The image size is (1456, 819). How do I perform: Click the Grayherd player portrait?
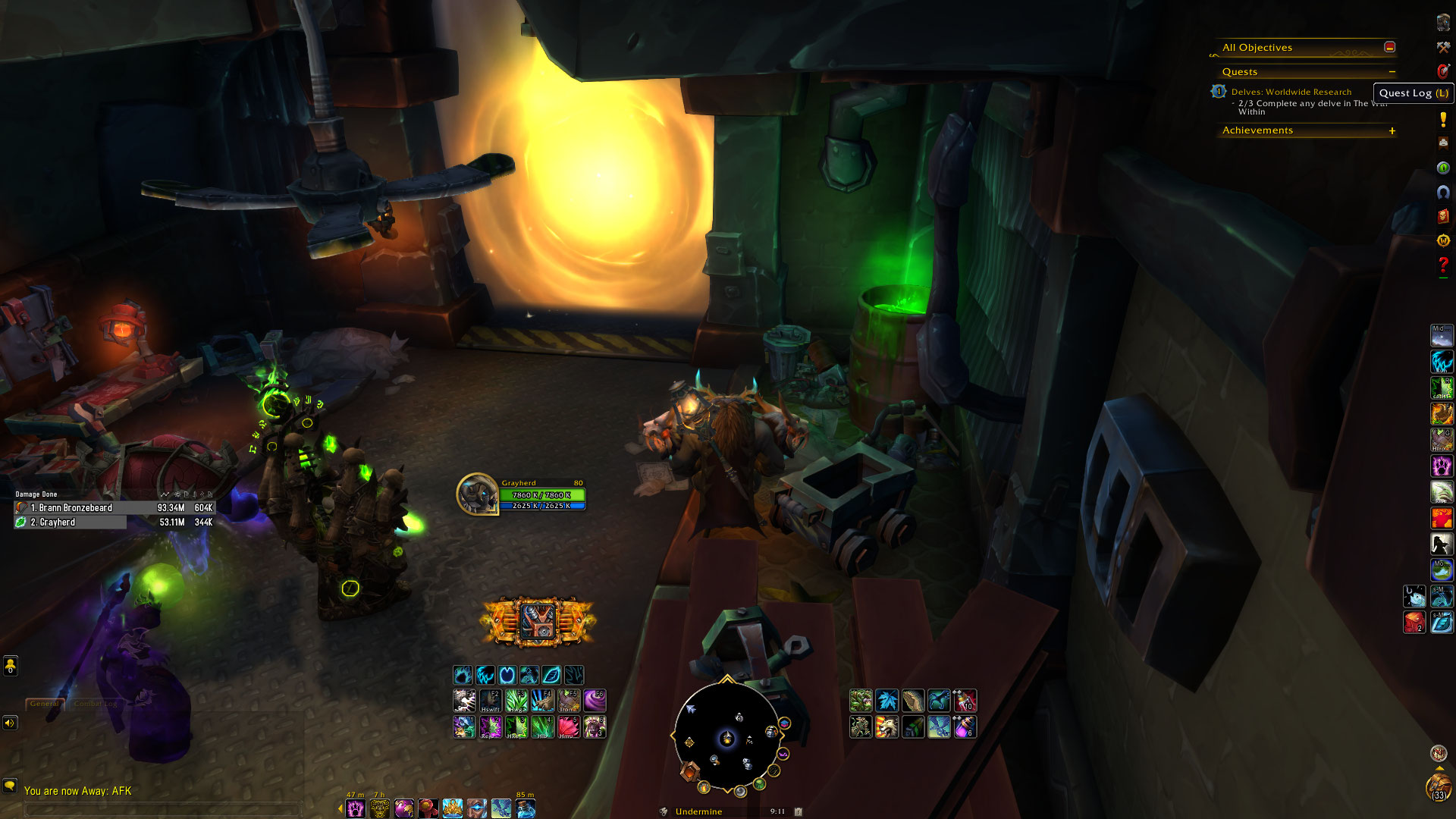477,494
